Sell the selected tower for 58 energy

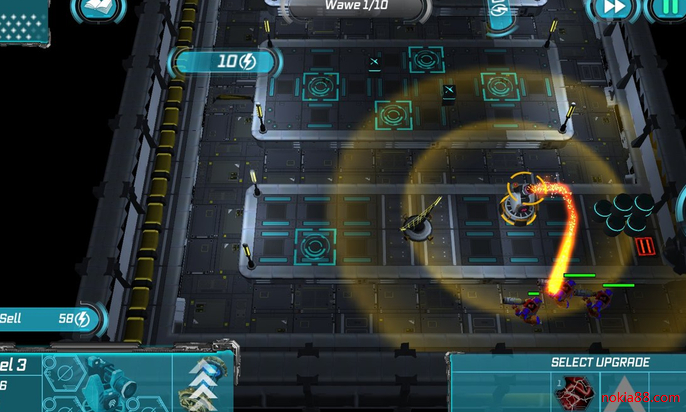[x=48, y=318]
